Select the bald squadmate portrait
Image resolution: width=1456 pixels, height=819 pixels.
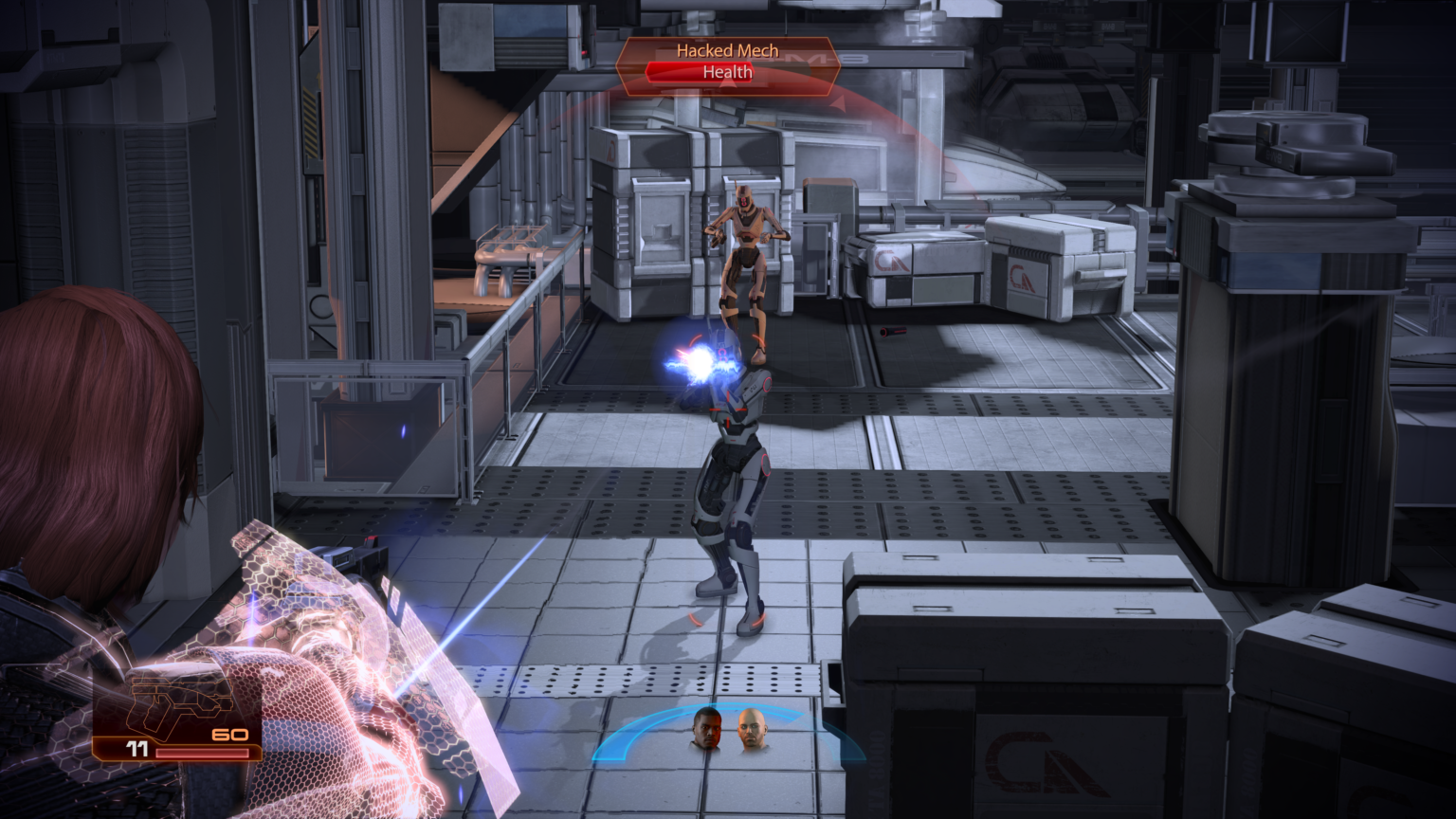click(753, 729)
